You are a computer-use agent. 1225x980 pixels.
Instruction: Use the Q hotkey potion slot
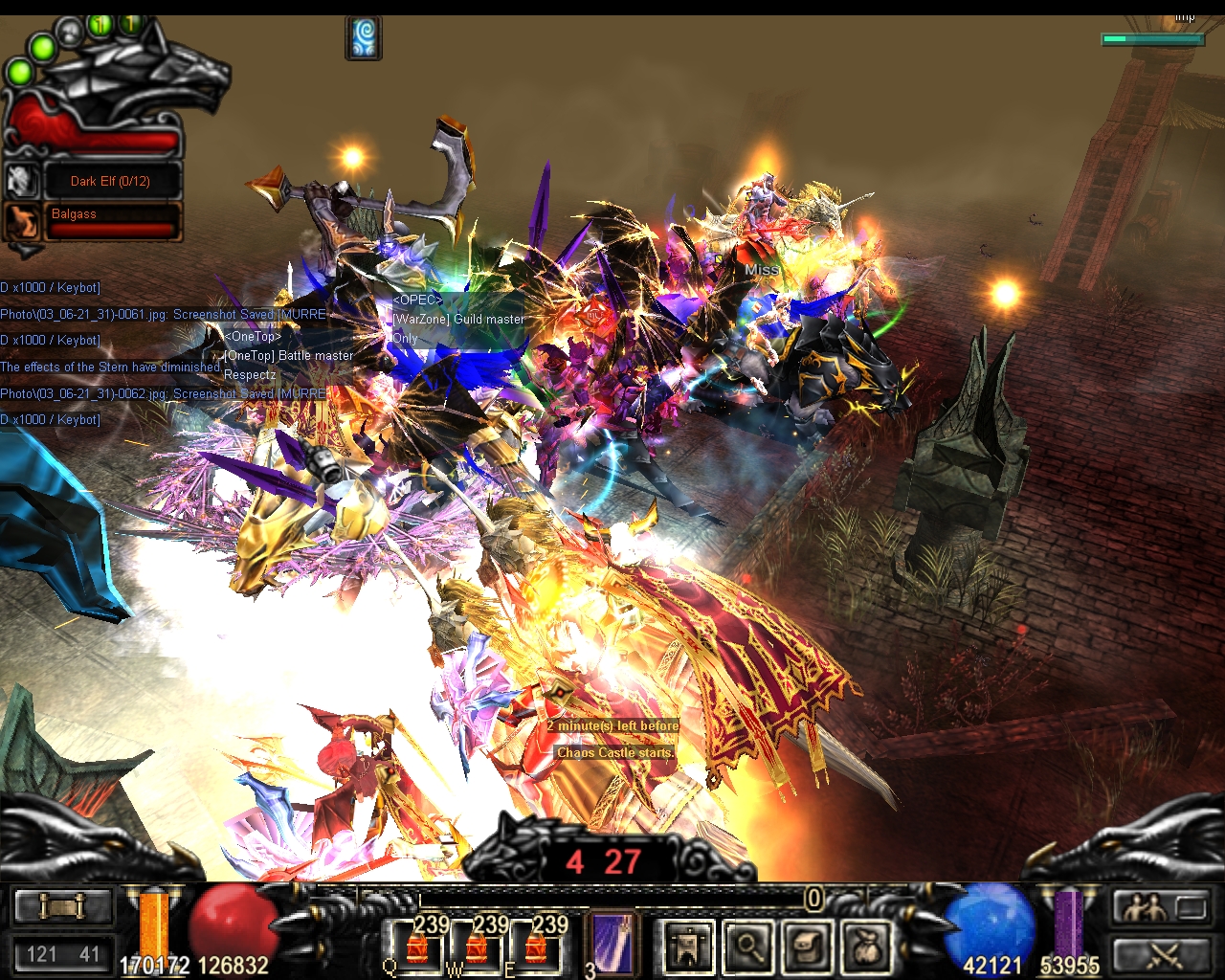coord(417,947)
